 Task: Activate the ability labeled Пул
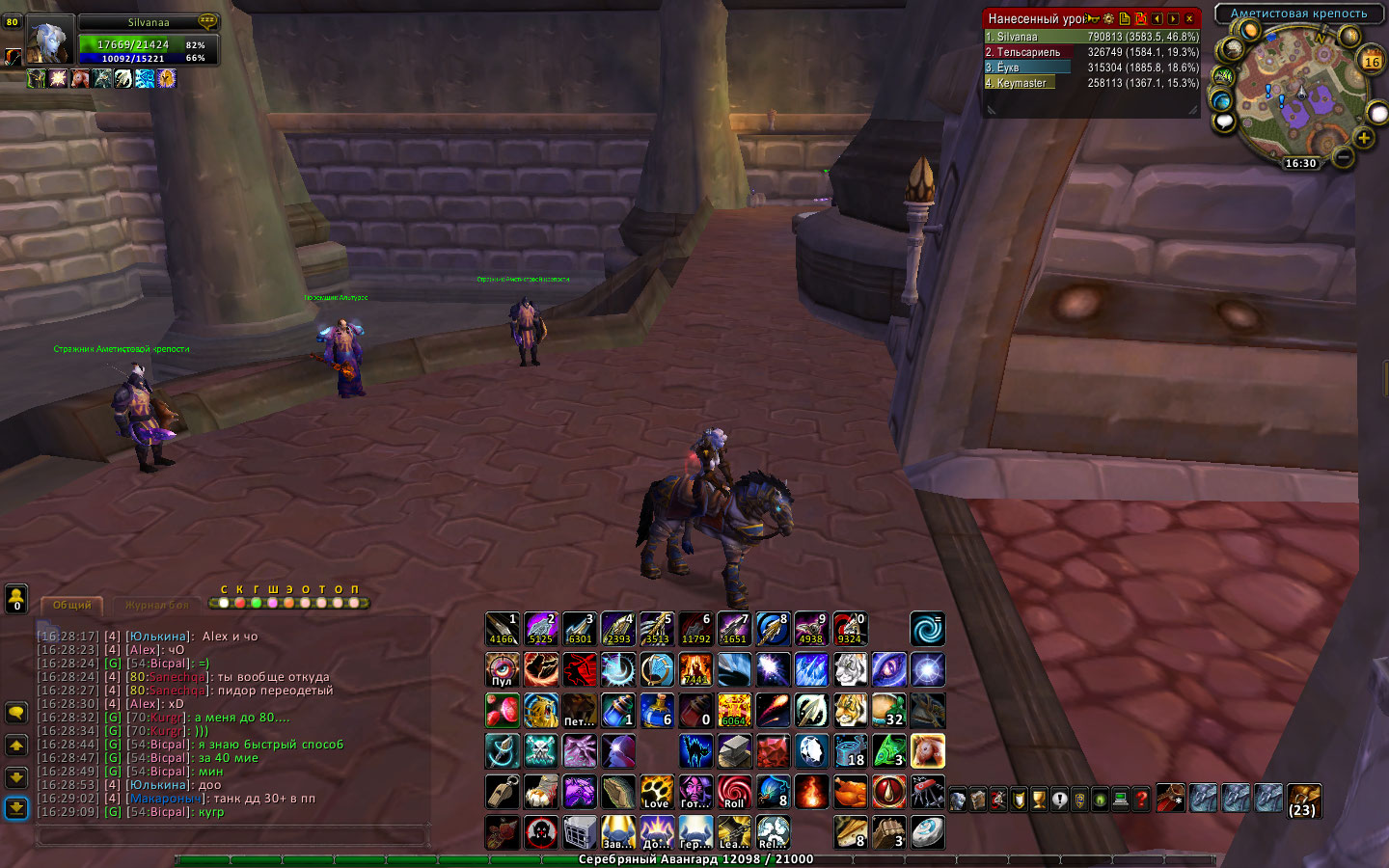(x=502, y=669)
